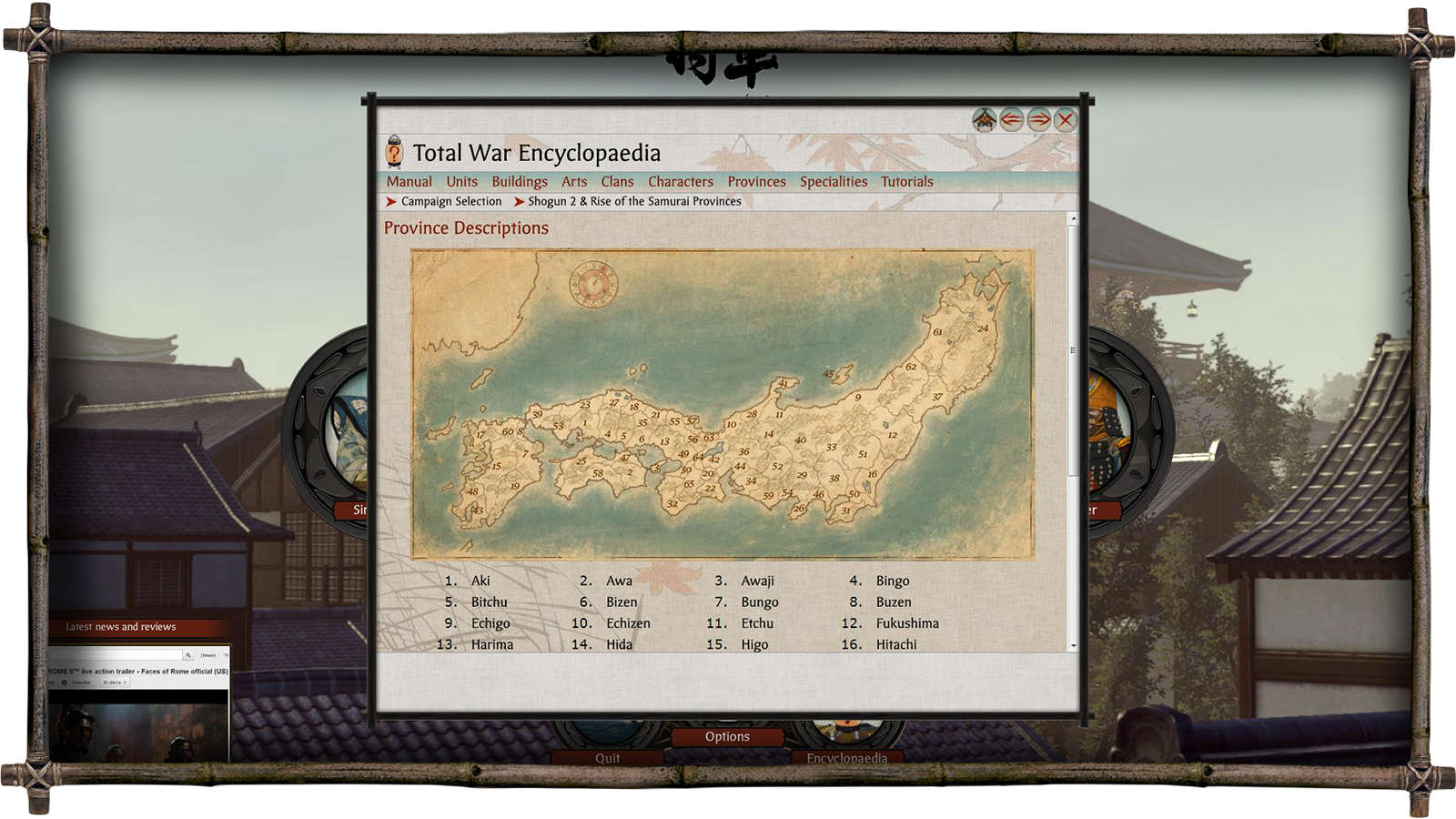Select the Clans tab
Screen dimensions: 1456x819
point(617,182)
